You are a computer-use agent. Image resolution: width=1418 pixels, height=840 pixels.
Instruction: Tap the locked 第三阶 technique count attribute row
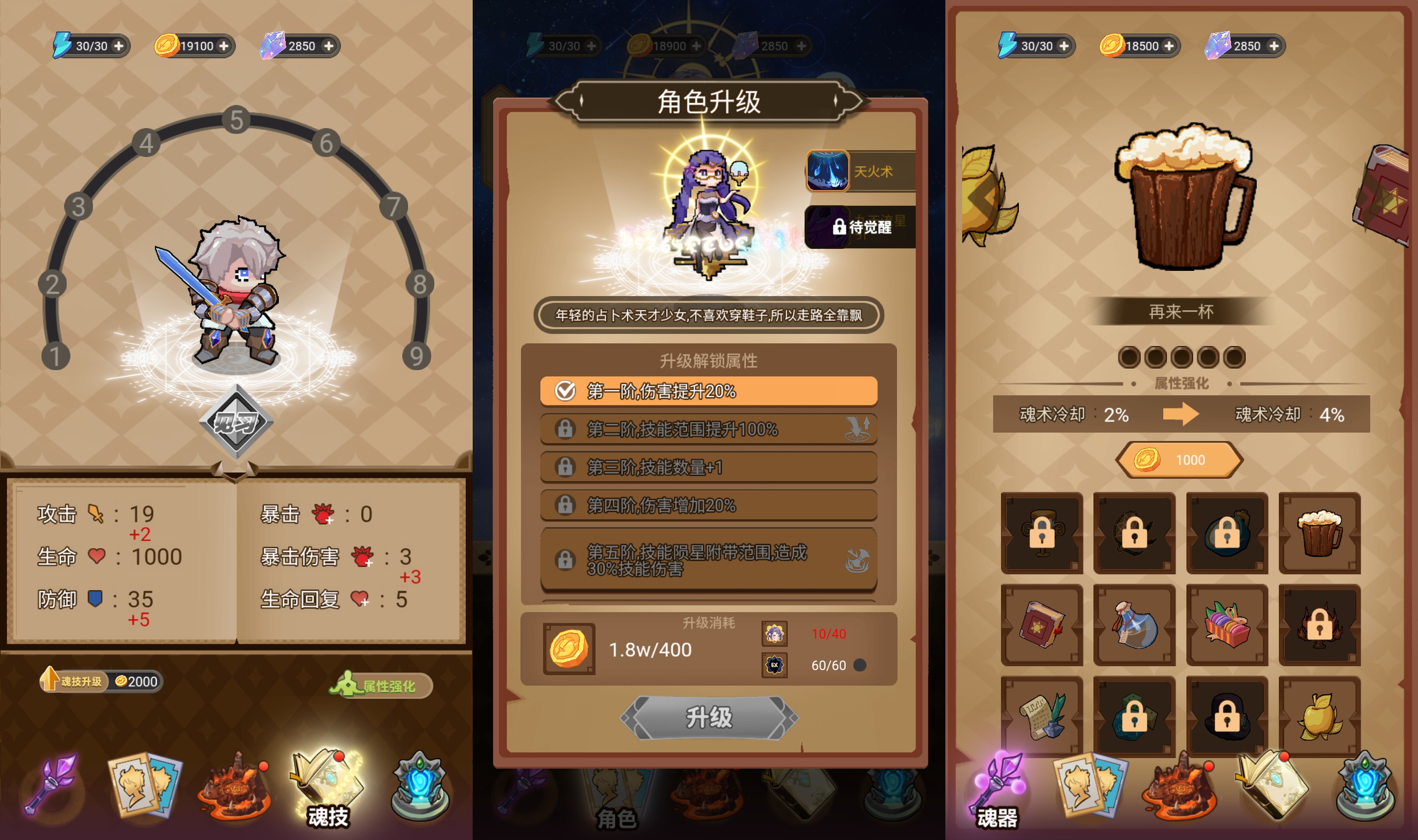[708, 466]
